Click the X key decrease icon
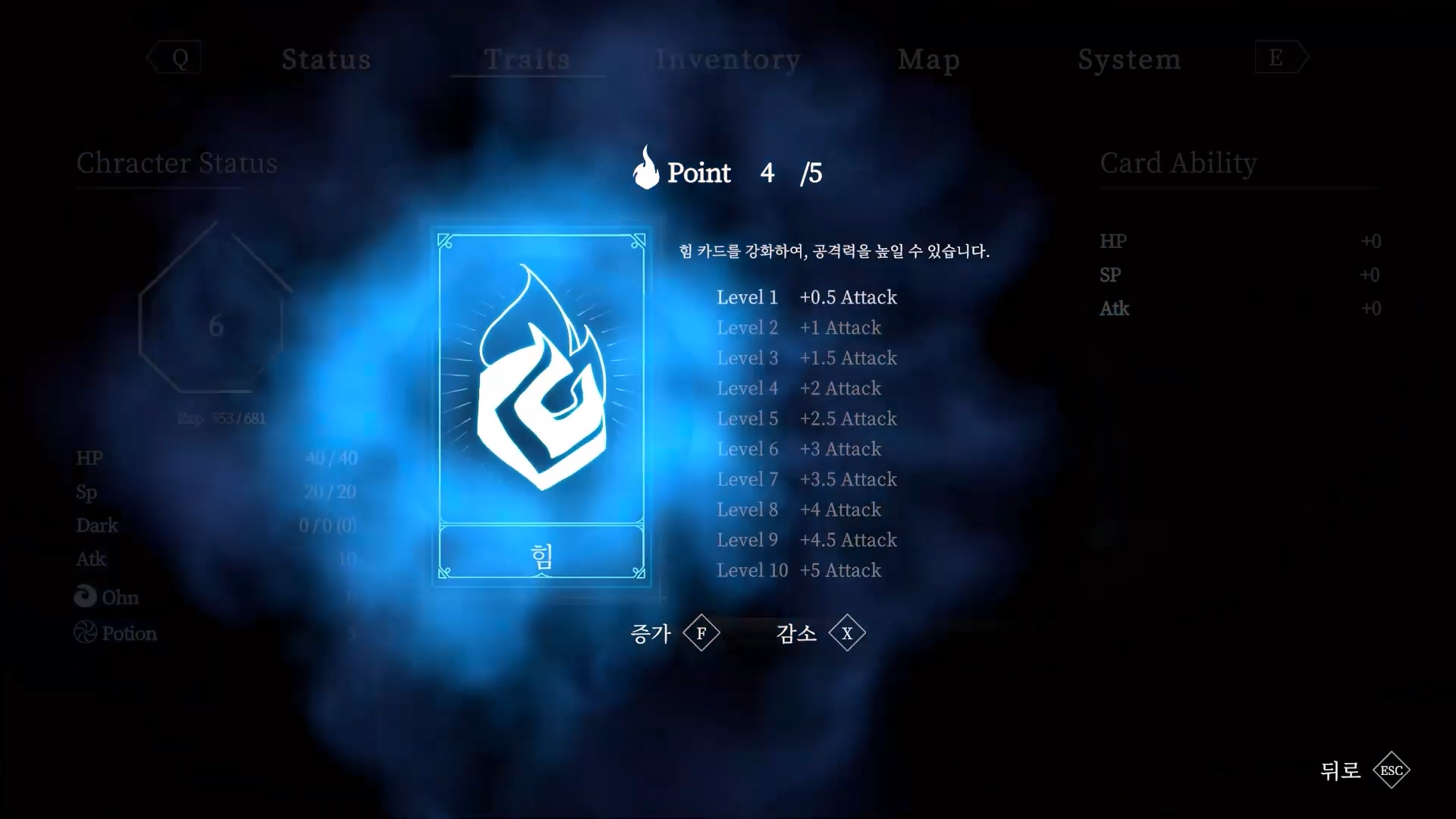Screen dimensions: 1456x819 [848, 632]
